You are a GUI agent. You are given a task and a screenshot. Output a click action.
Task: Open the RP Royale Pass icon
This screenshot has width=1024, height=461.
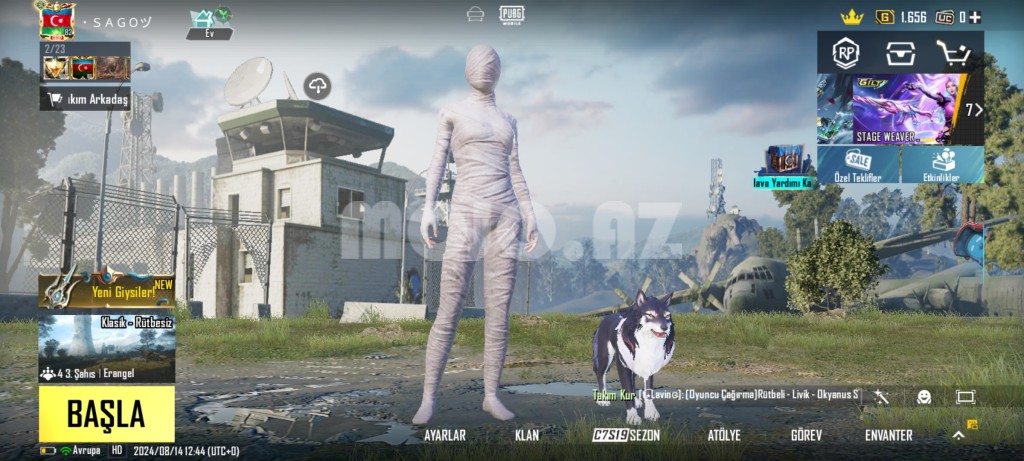pyautogui.click(x=846, y=53)
